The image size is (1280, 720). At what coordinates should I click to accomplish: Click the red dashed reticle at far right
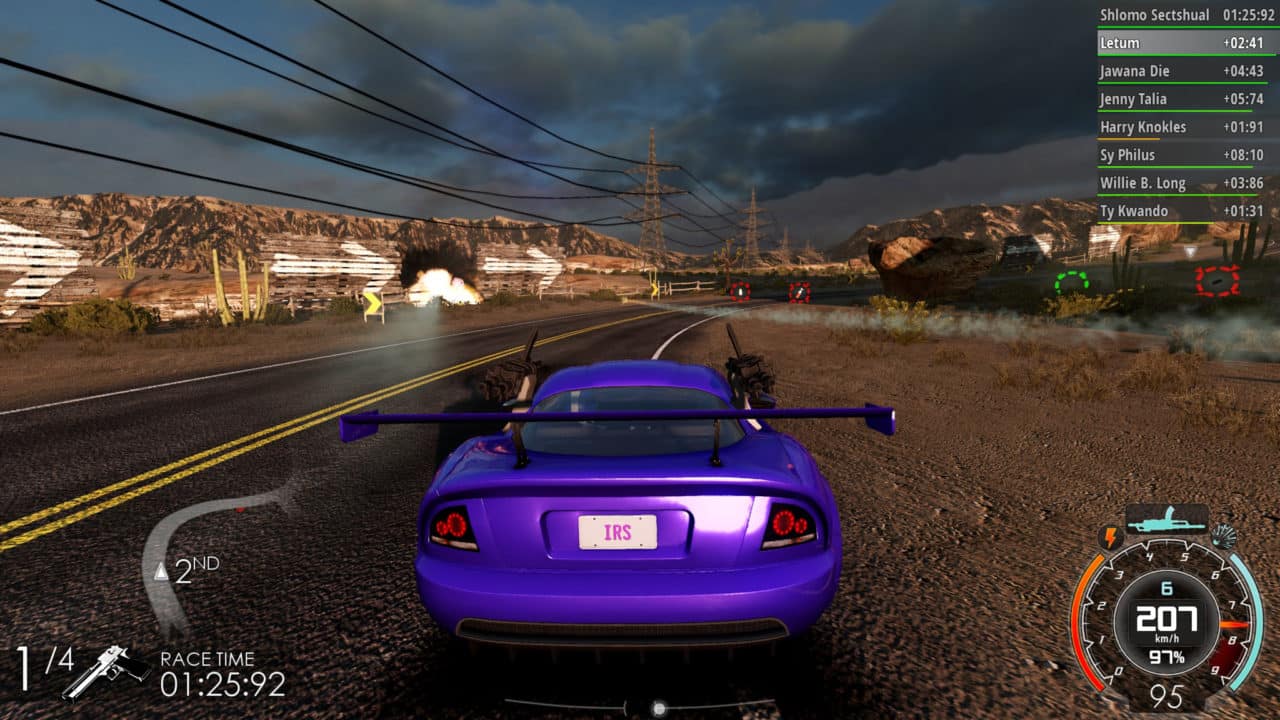[1216, 281]
